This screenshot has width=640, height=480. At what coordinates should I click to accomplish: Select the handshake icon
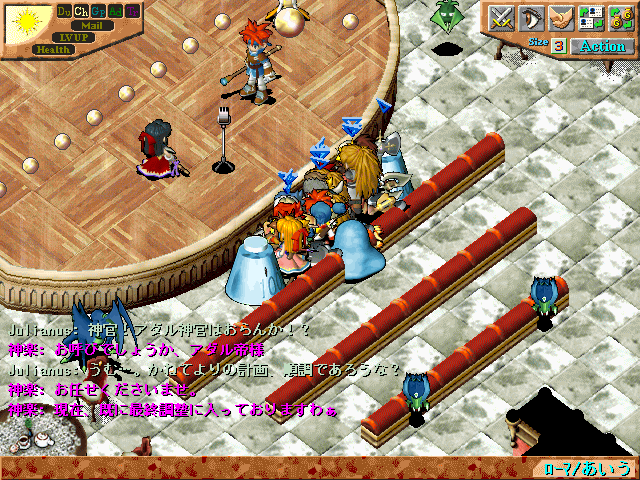point(561,18)
